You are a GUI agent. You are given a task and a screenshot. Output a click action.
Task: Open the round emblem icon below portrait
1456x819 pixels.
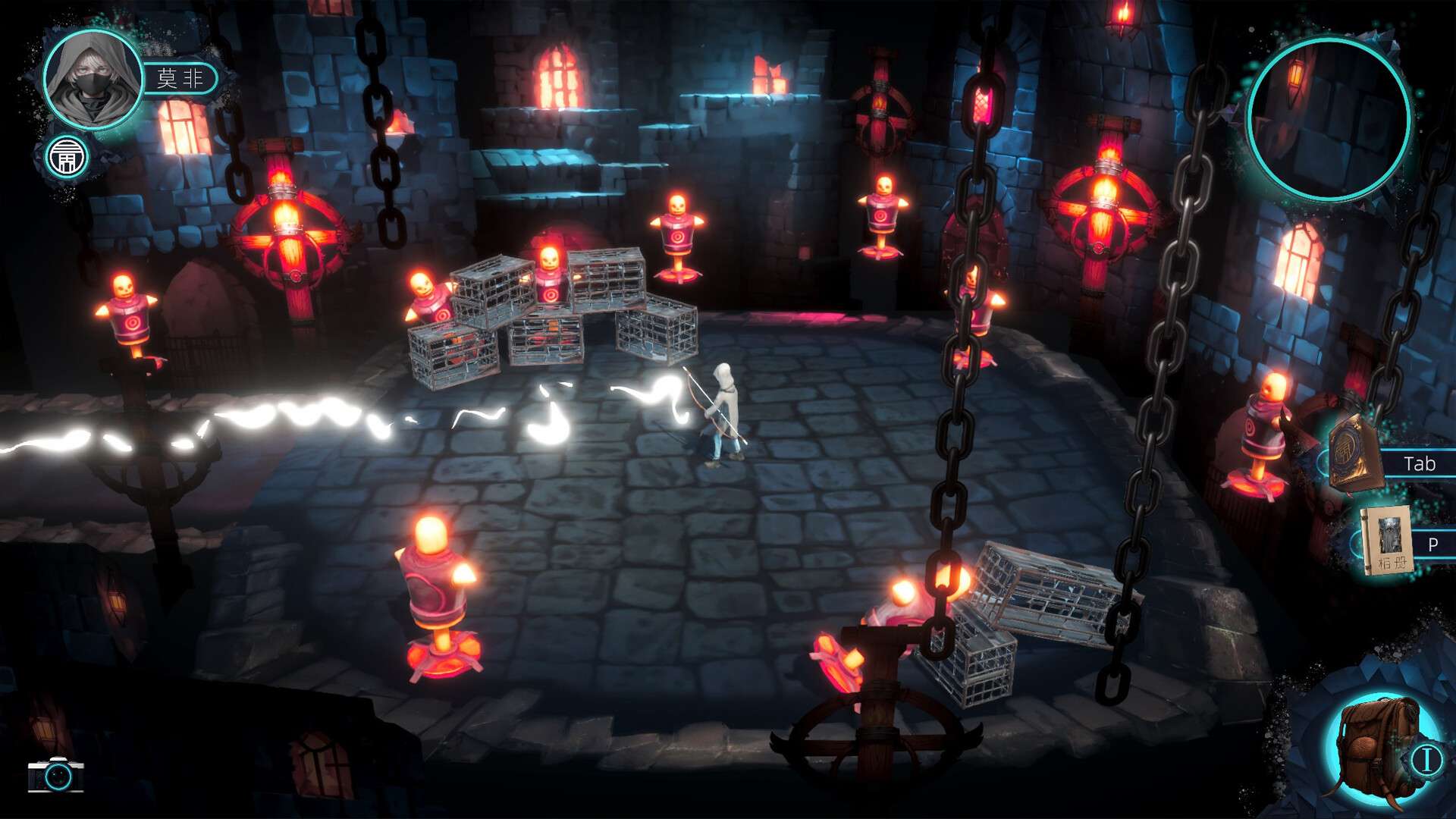tap(67, 158)
